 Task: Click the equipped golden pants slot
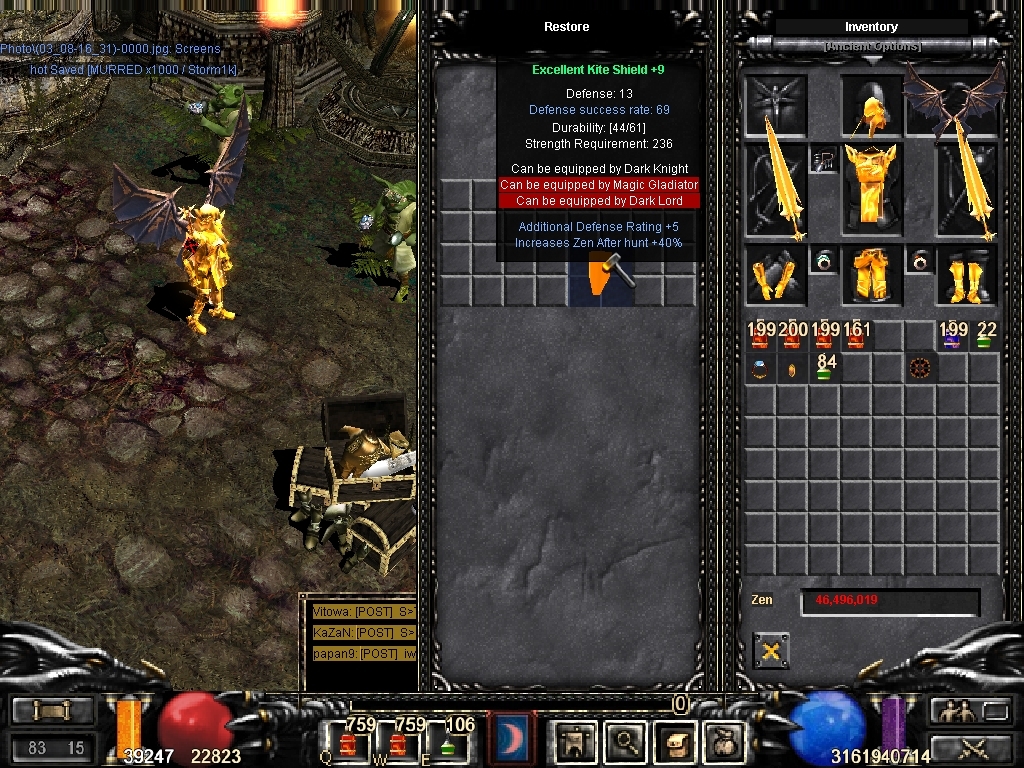(x=871, y=274)
